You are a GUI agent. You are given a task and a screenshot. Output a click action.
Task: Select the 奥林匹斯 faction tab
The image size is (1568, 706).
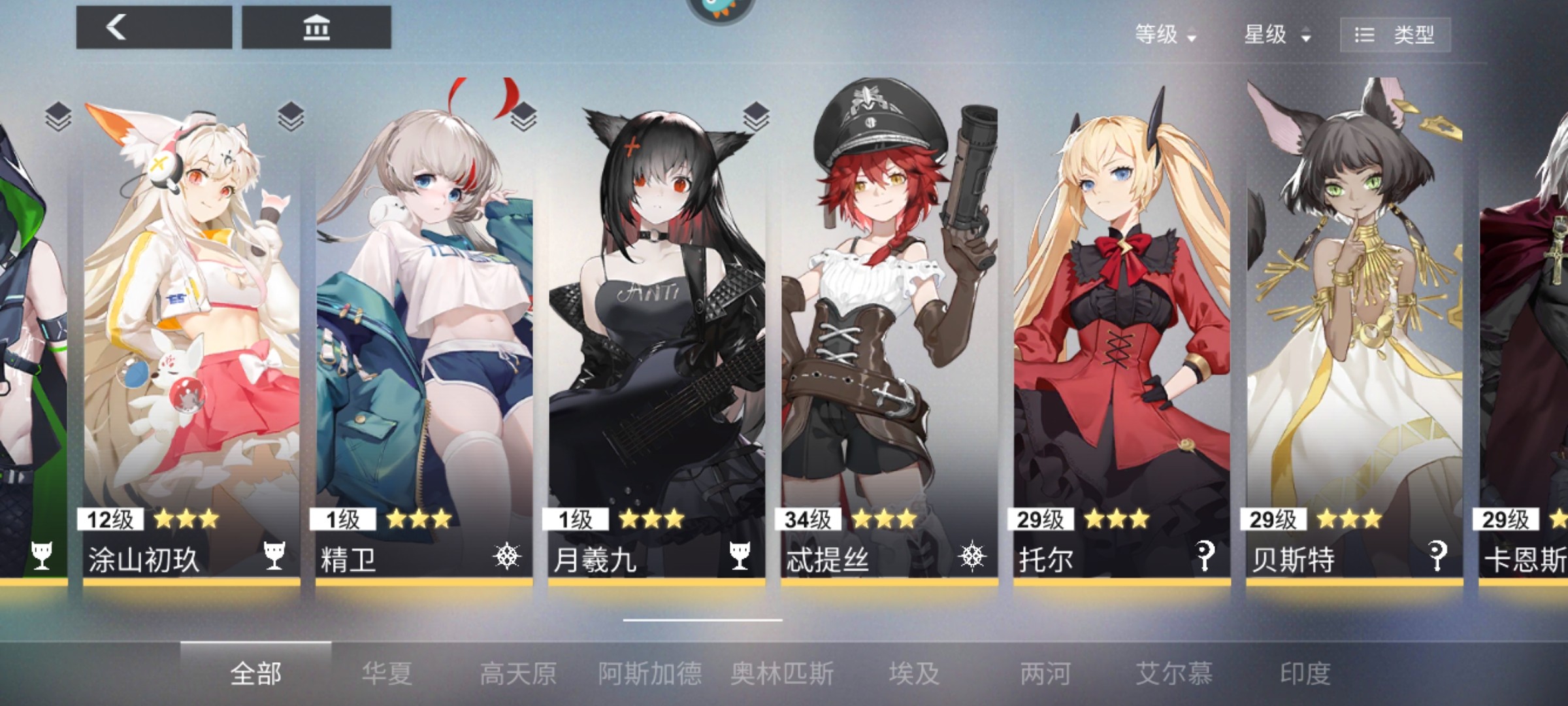pos(782,673)
